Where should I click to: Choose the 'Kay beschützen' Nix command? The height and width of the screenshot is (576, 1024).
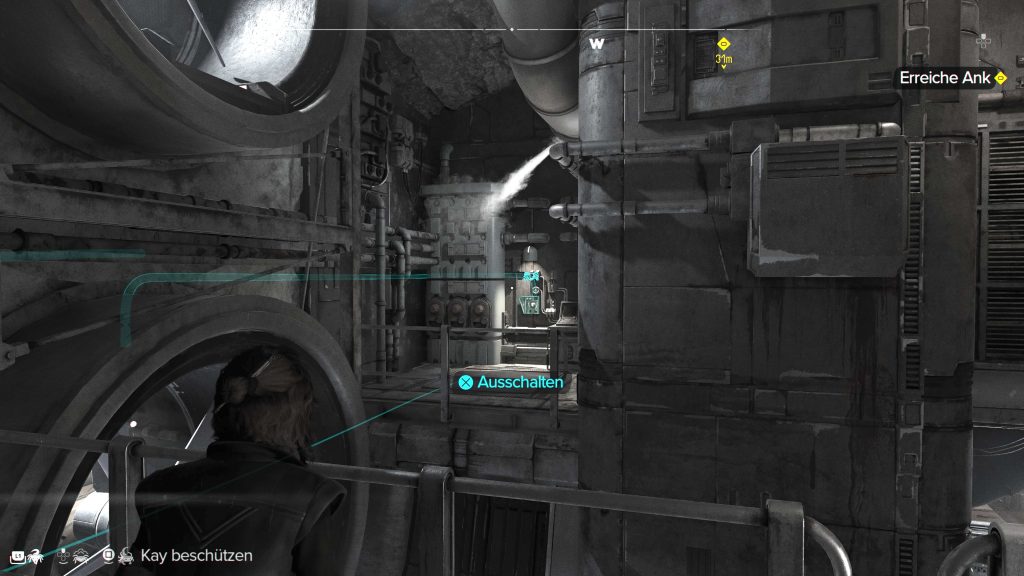pos(196,555)
